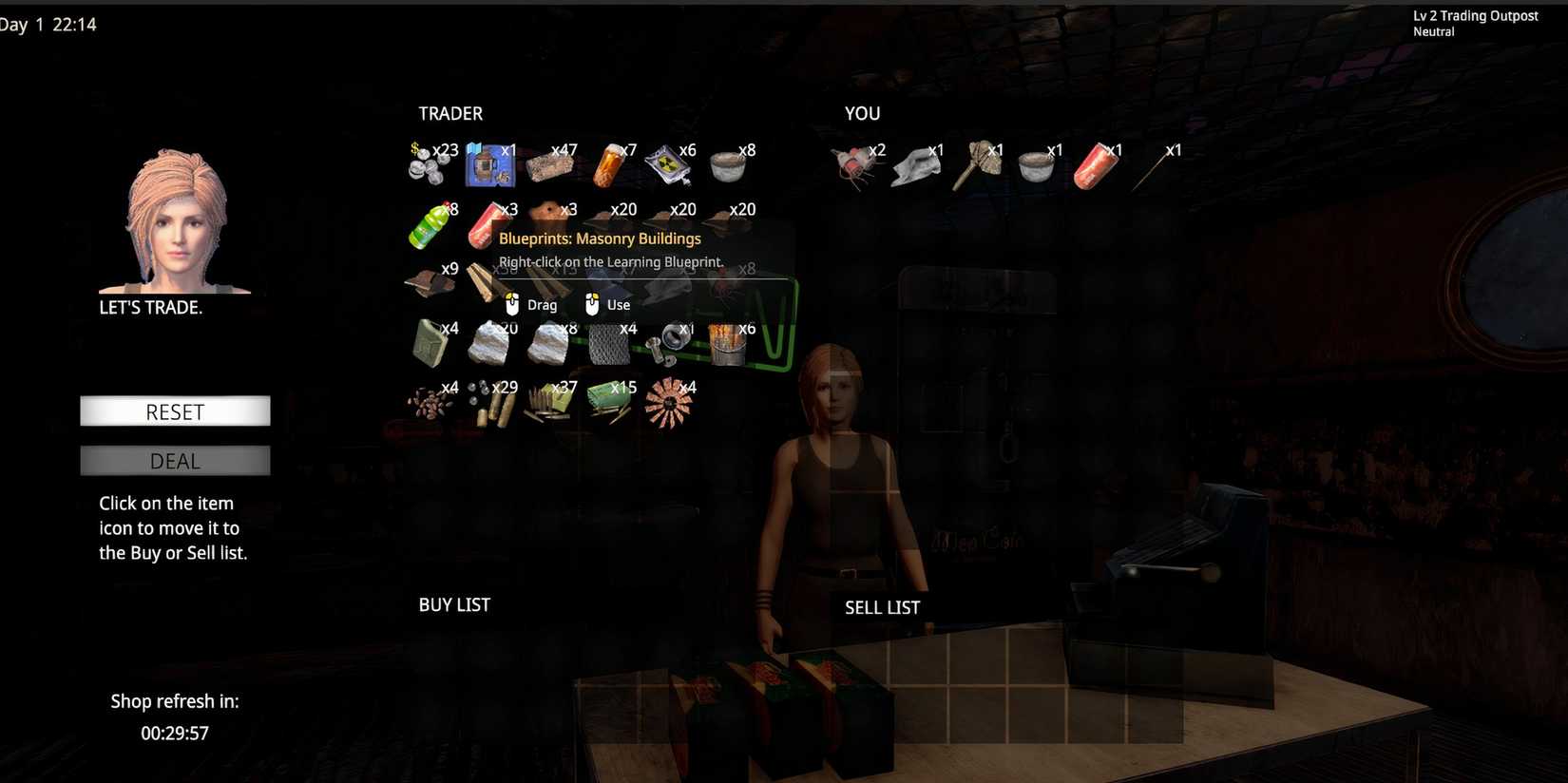Select the mallet in your inventory
Viewport: 1568px width, 783px height.
pos(977,162)
